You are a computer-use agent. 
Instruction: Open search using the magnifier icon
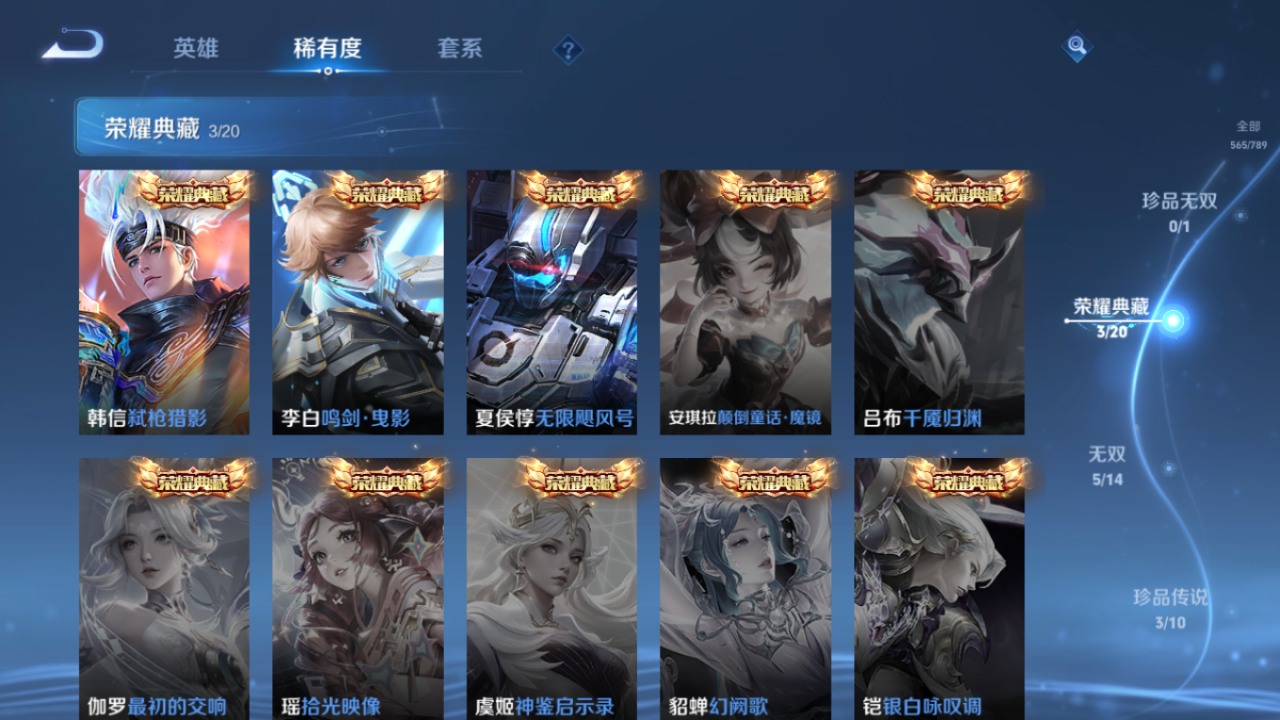1075,45
